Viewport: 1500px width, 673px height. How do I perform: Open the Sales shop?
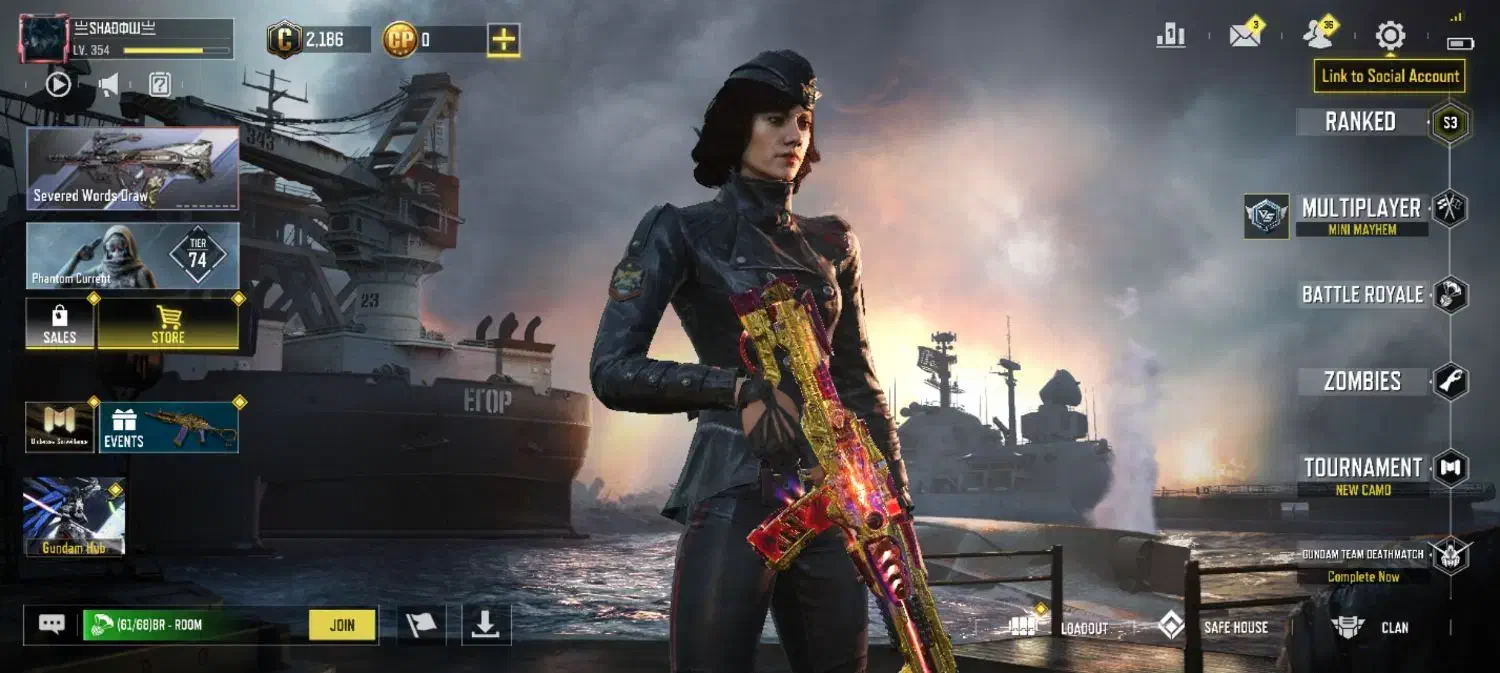tap(60, 324)
